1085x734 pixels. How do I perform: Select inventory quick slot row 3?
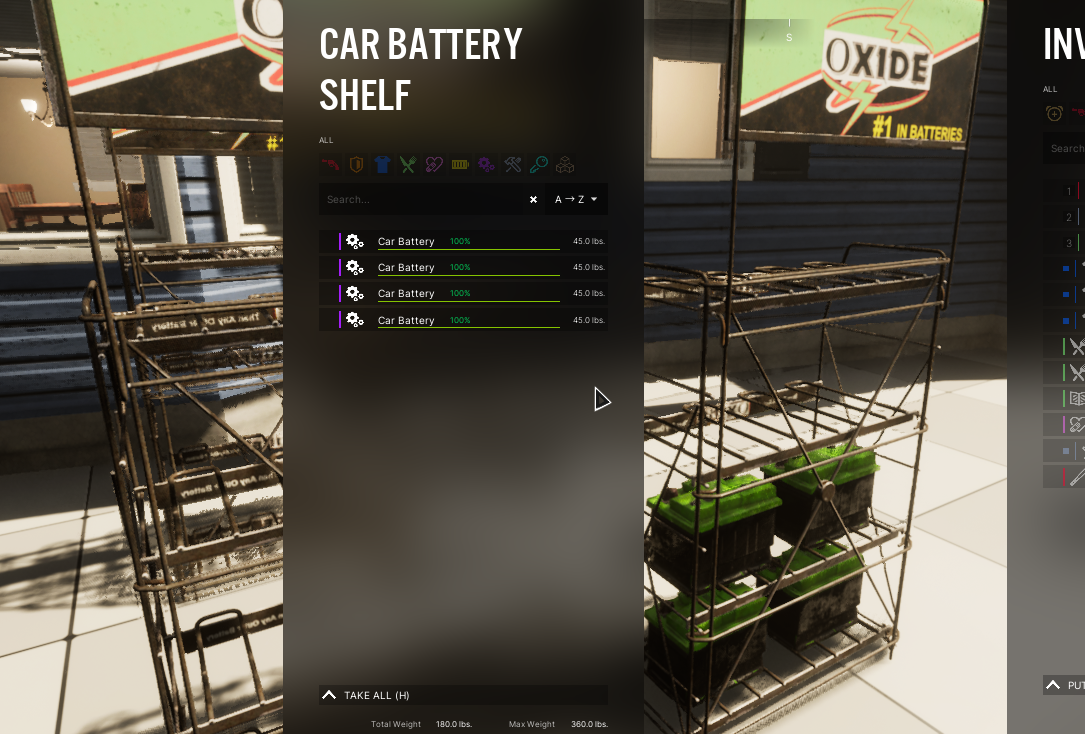coord(1069,243)
